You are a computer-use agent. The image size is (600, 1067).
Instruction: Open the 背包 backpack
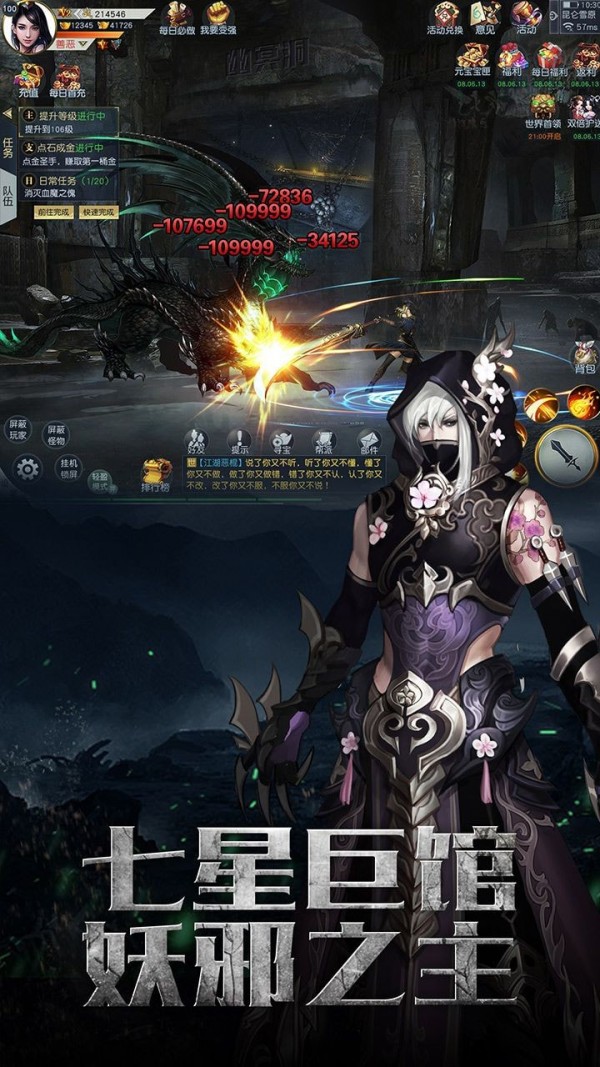(x=584, y=355)
